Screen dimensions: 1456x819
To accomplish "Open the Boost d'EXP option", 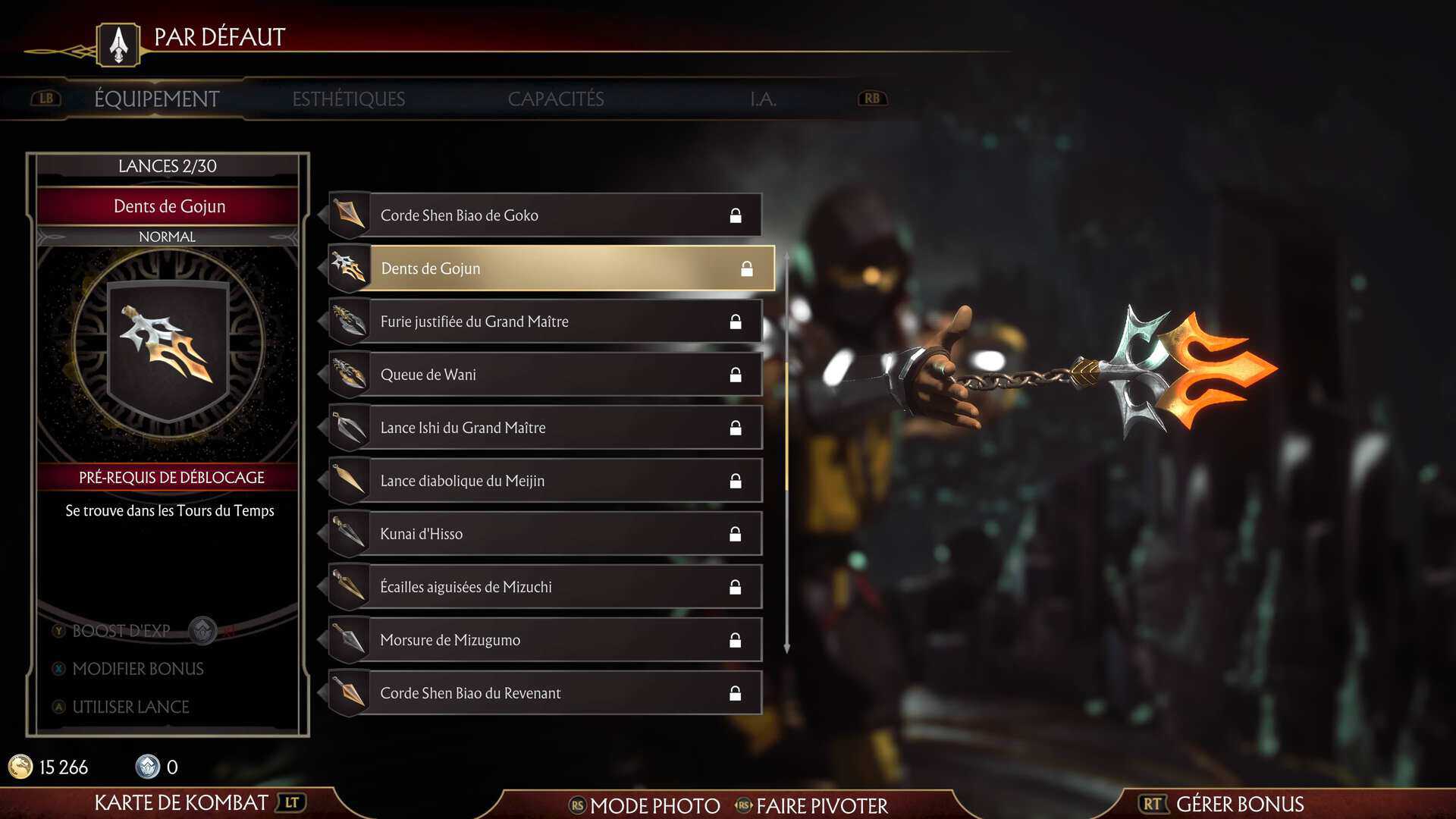I will point(121,631).
